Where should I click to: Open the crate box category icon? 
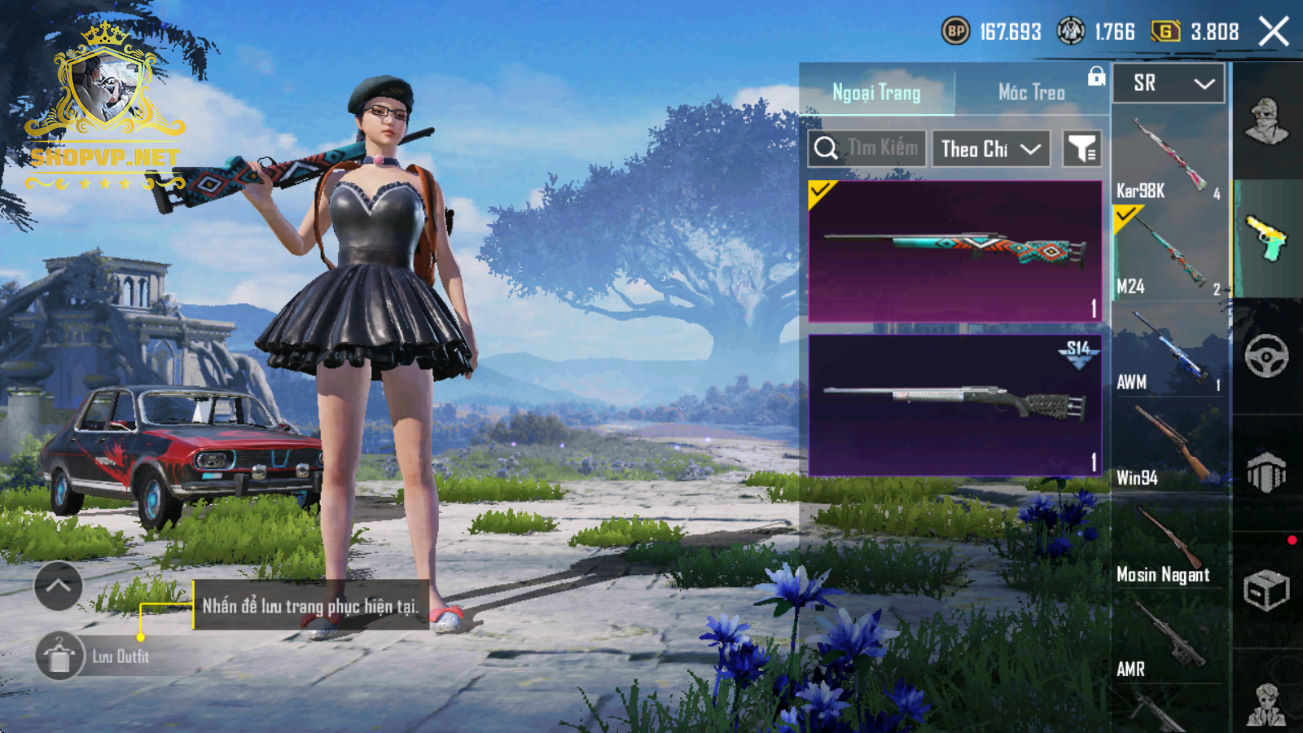click(x=1267, y=590)
